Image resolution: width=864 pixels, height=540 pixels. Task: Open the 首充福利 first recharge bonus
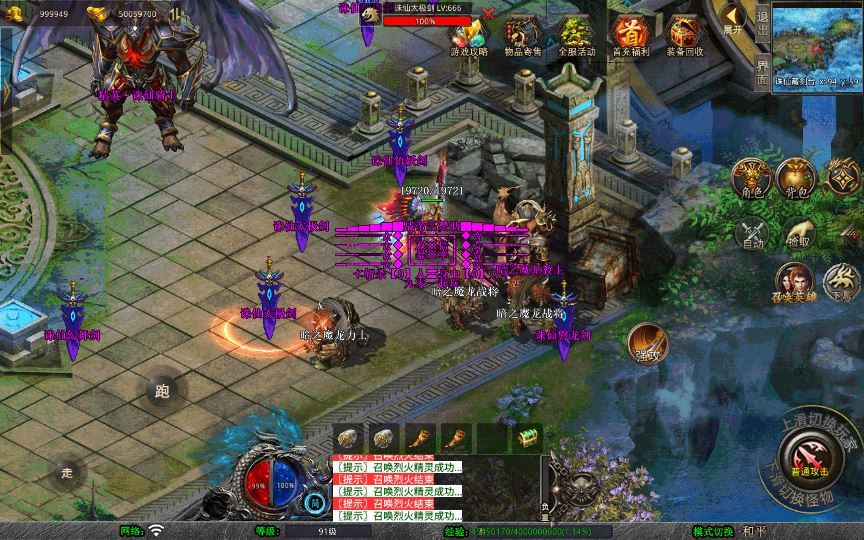point(628,36)
